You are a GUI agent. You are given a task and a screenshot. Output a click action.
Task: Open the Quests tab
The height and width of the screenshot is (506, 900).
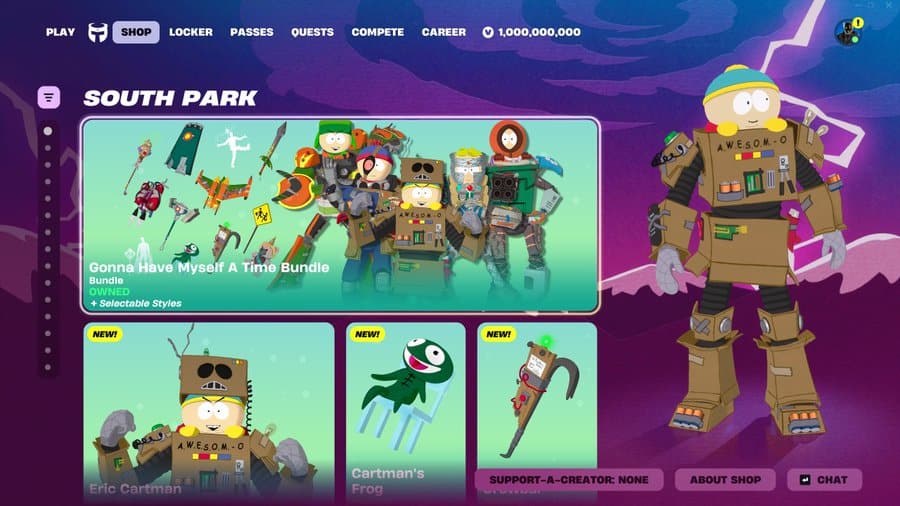coord(312,32)
